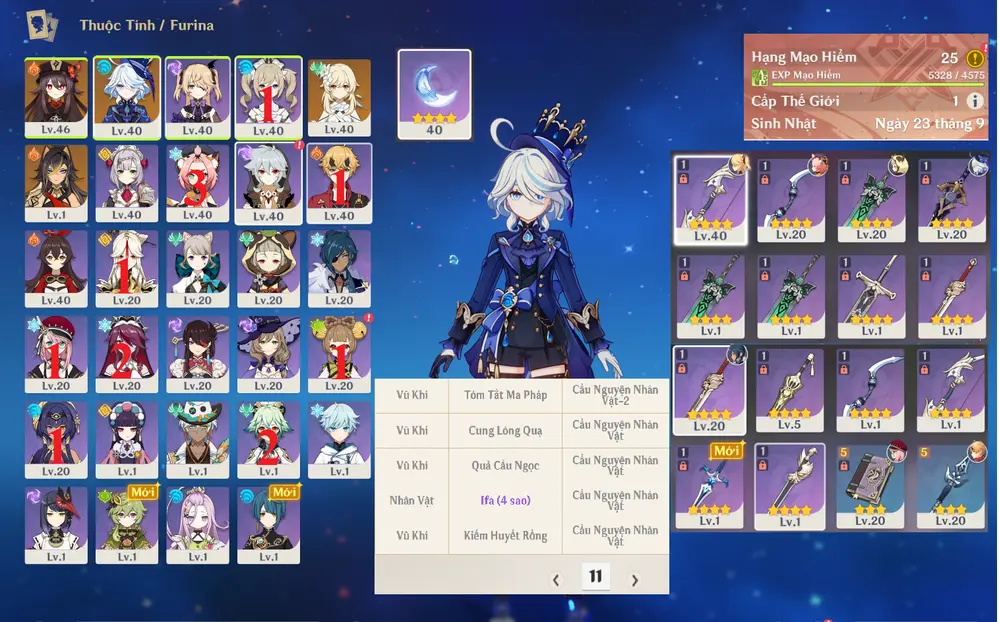Click the cards icon beside Thuộc Tính
Screen dimensions: 999x622
[41, 23]
